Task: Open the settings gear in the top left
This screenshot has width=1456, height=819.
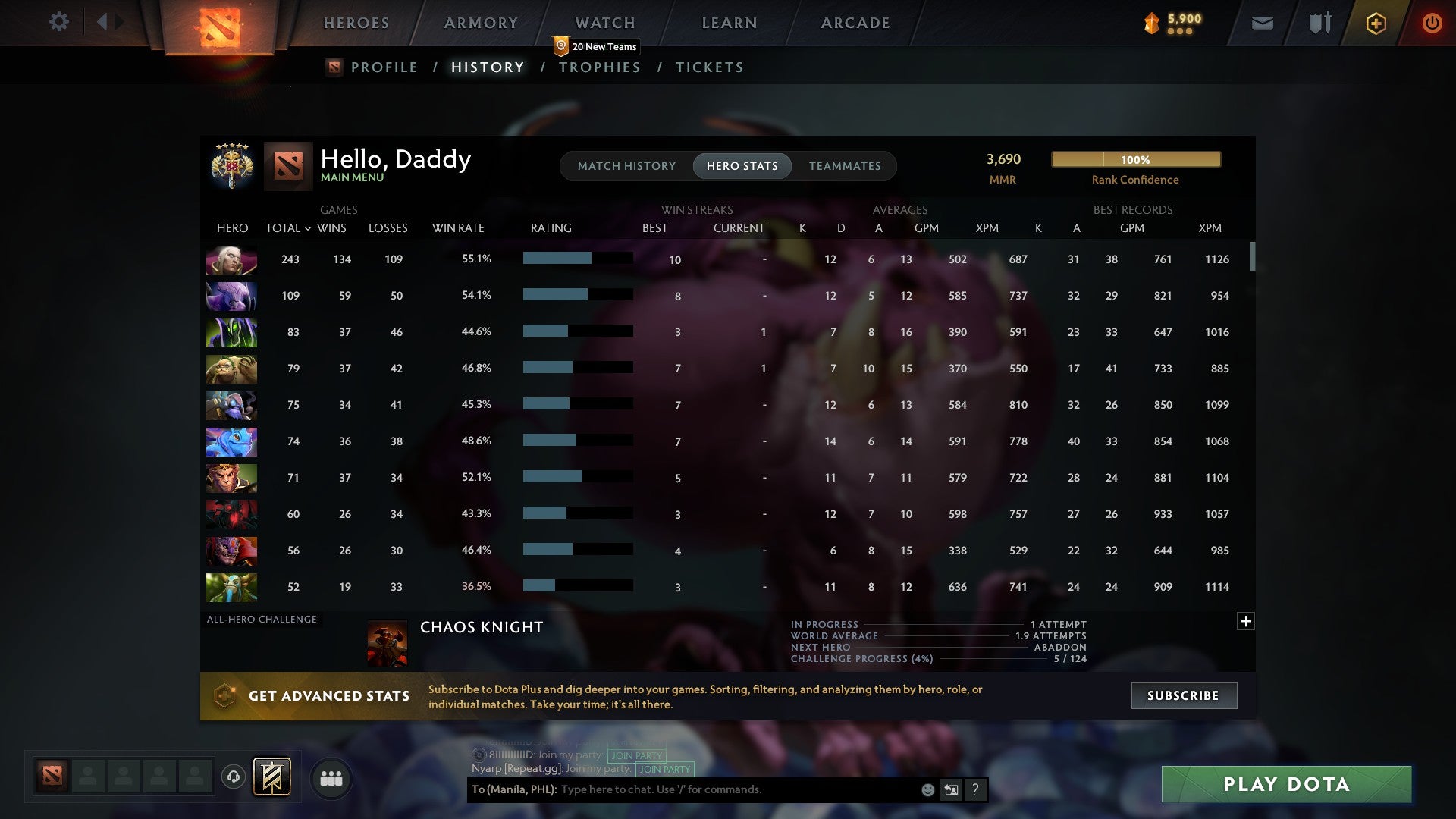Action: pos(59,22)
